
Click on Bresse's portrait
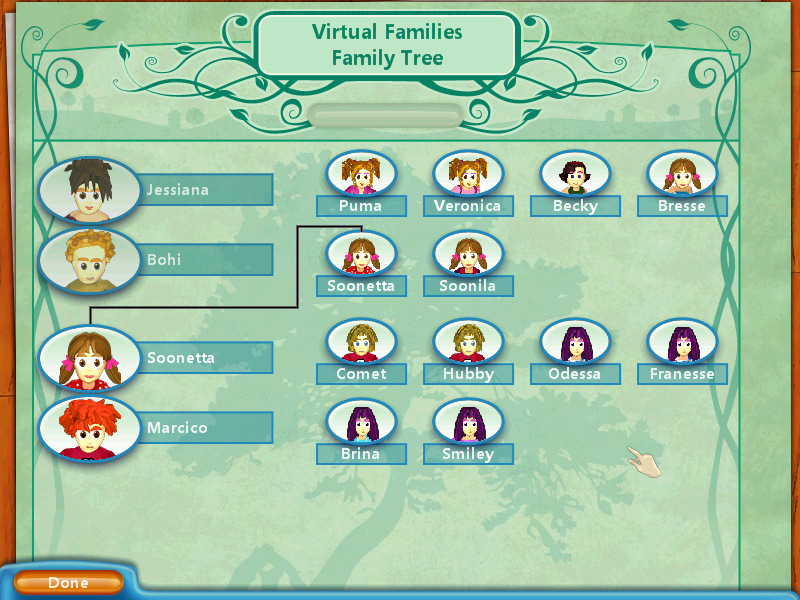tap(682, 175)
